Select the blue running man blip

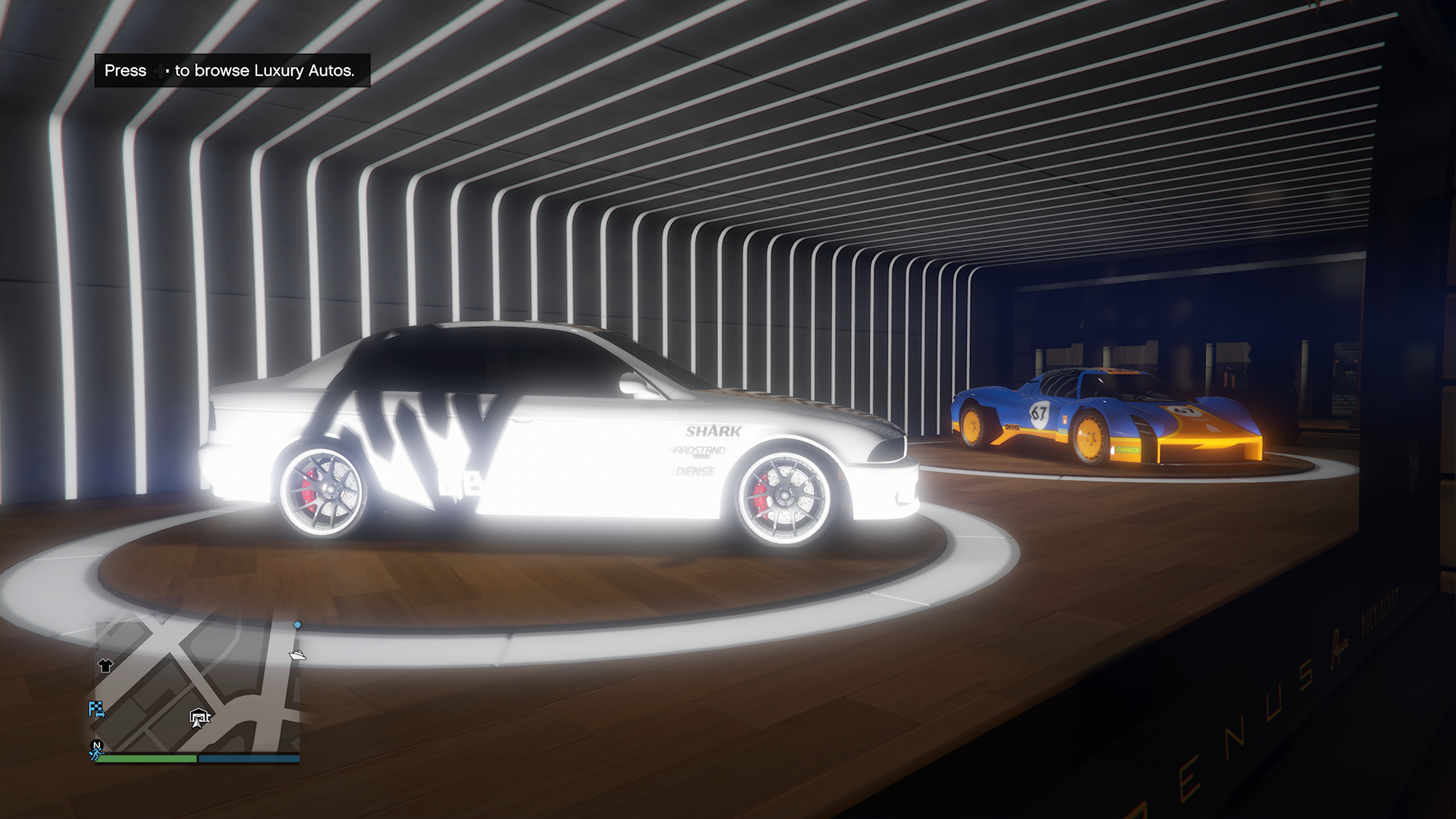click(94, 755)
